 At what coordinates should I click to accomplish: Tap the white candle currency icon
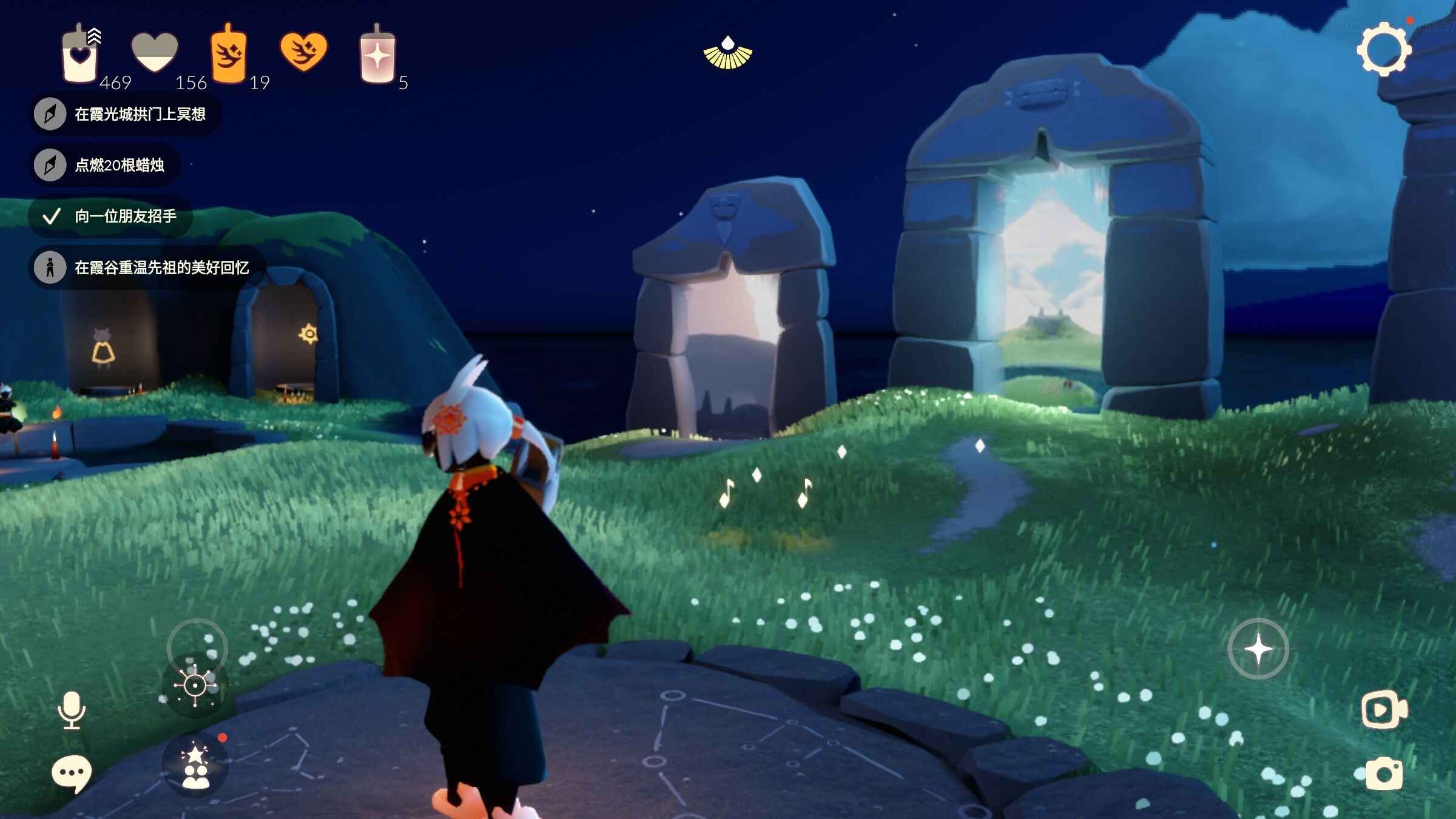pyautogui.click(x=80, y=56)
